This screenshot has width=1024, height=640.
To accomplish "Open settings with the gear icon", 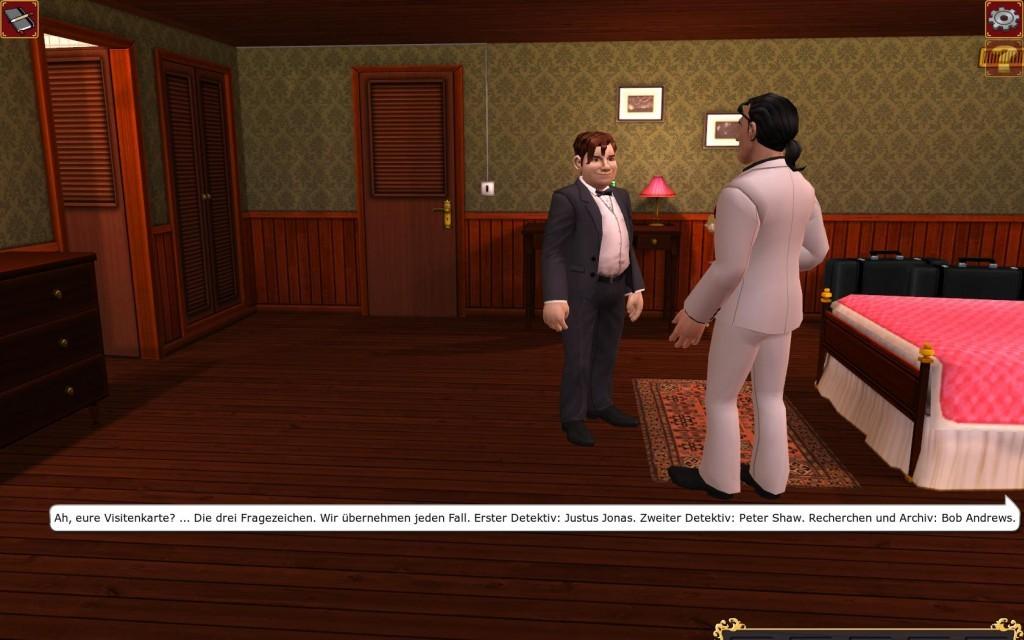I will coord(1003,18).
